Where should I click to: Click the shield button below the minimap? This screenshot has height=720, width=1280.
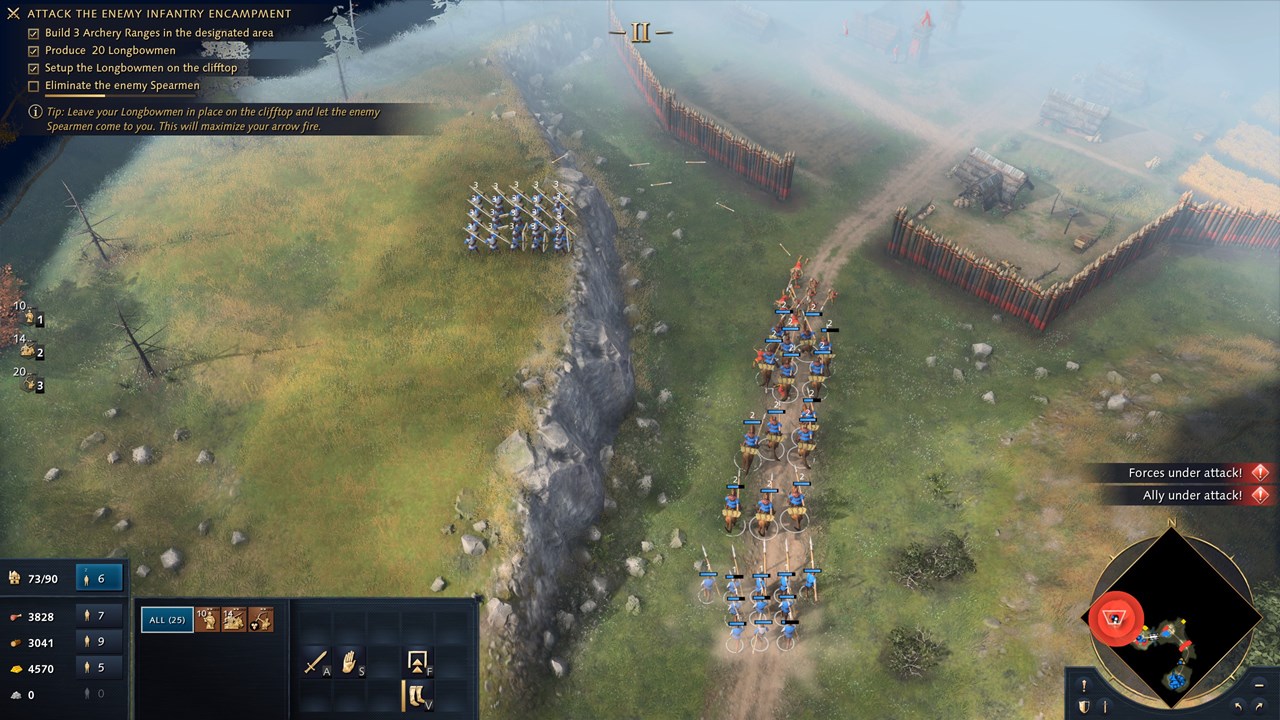click(1083, 707)
